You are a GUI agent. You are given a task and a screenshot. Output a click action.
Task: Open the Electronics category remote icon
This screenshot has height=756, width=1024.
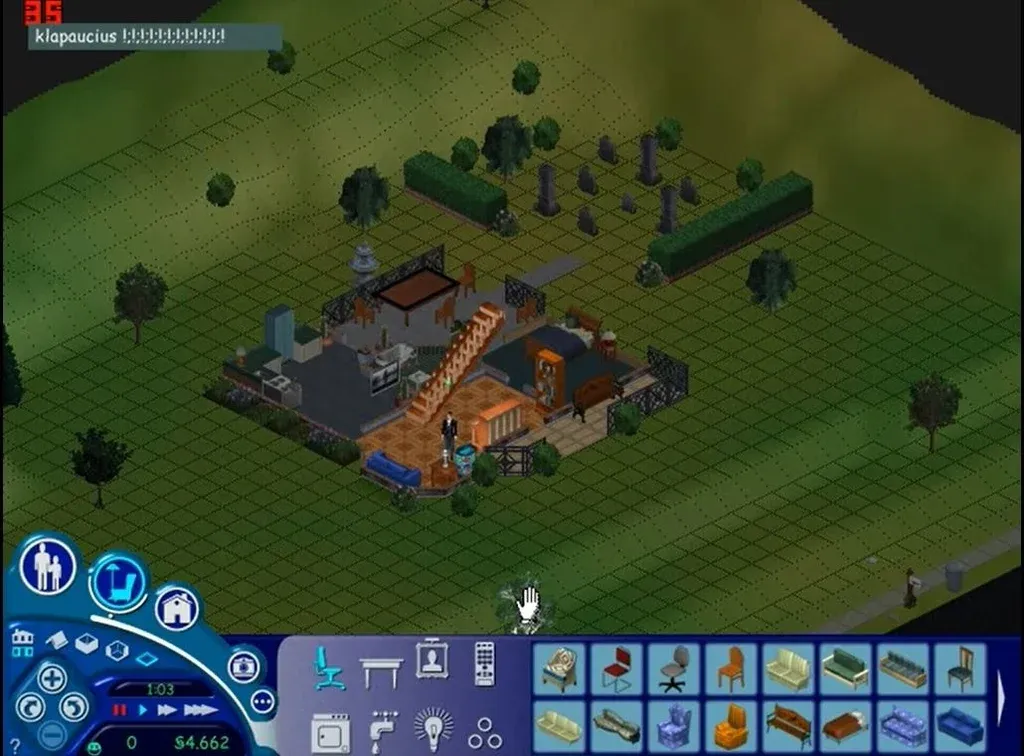pos(485,663)
